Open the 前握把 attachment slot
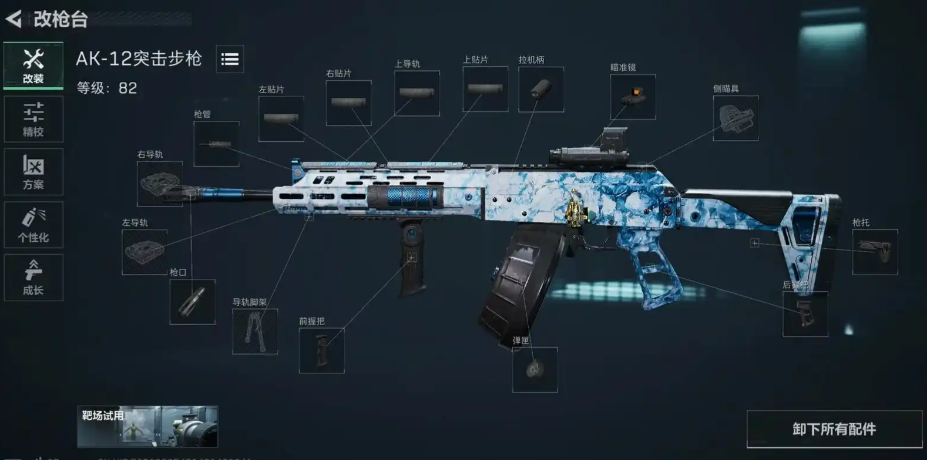 tap(321, 351)
